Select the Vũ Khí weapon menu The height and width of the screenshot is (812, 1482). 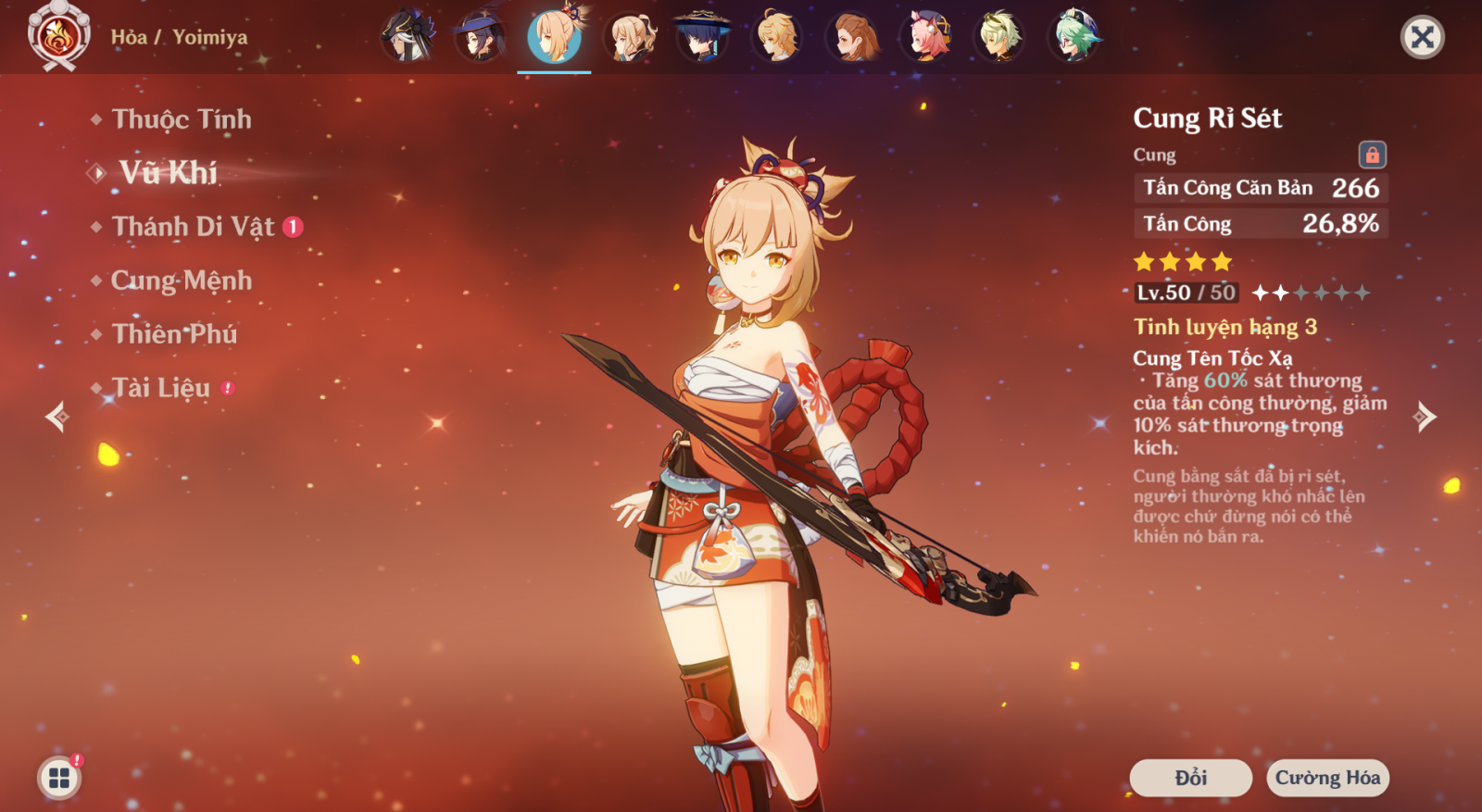(x=168, y=173)
